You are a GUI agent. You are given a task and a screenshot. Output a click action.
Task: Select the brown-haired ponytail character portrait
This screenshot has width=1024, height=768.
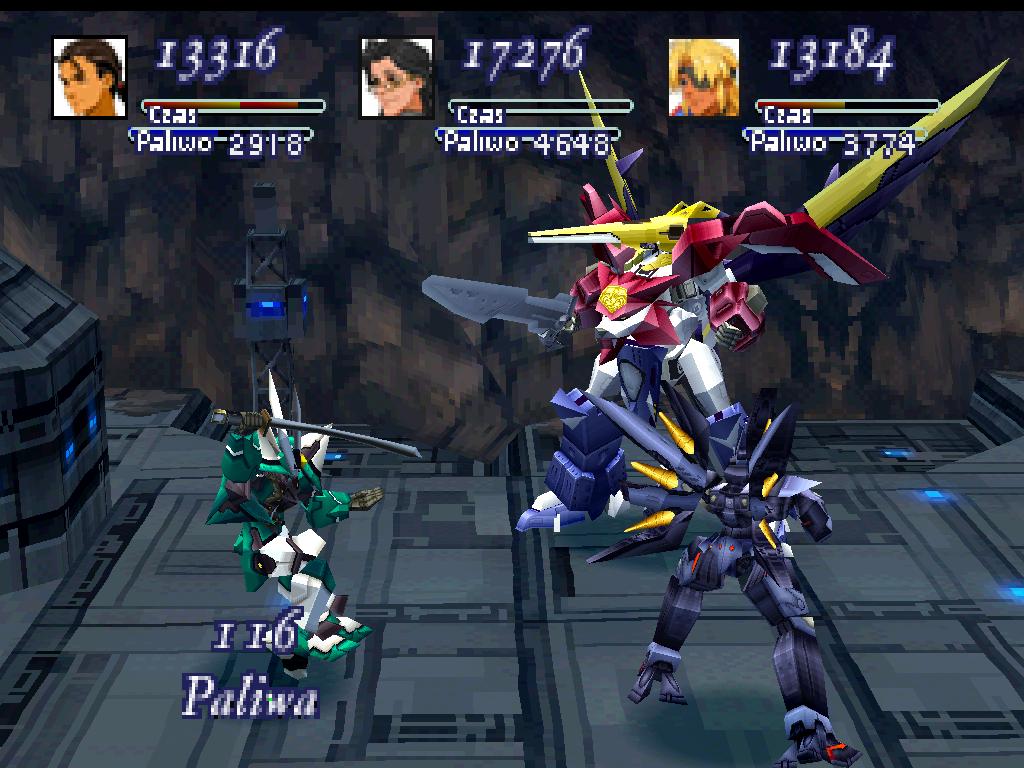tap(89, 77)
